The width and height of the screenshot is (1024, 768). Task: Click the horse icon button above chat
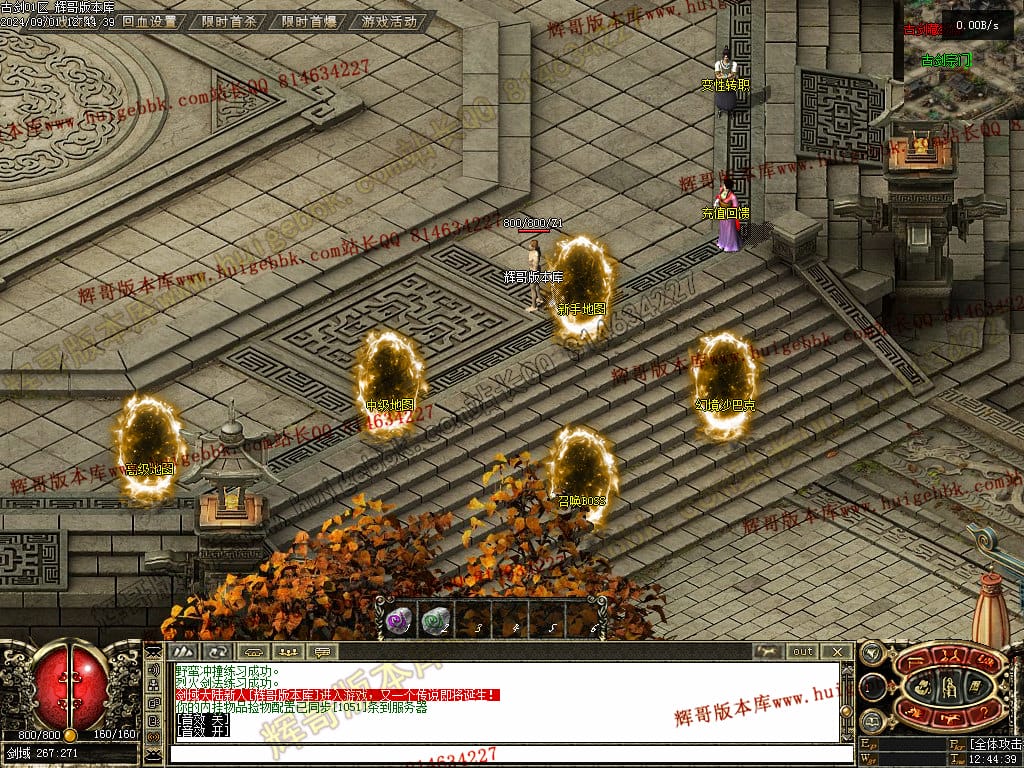pos(768,652)
